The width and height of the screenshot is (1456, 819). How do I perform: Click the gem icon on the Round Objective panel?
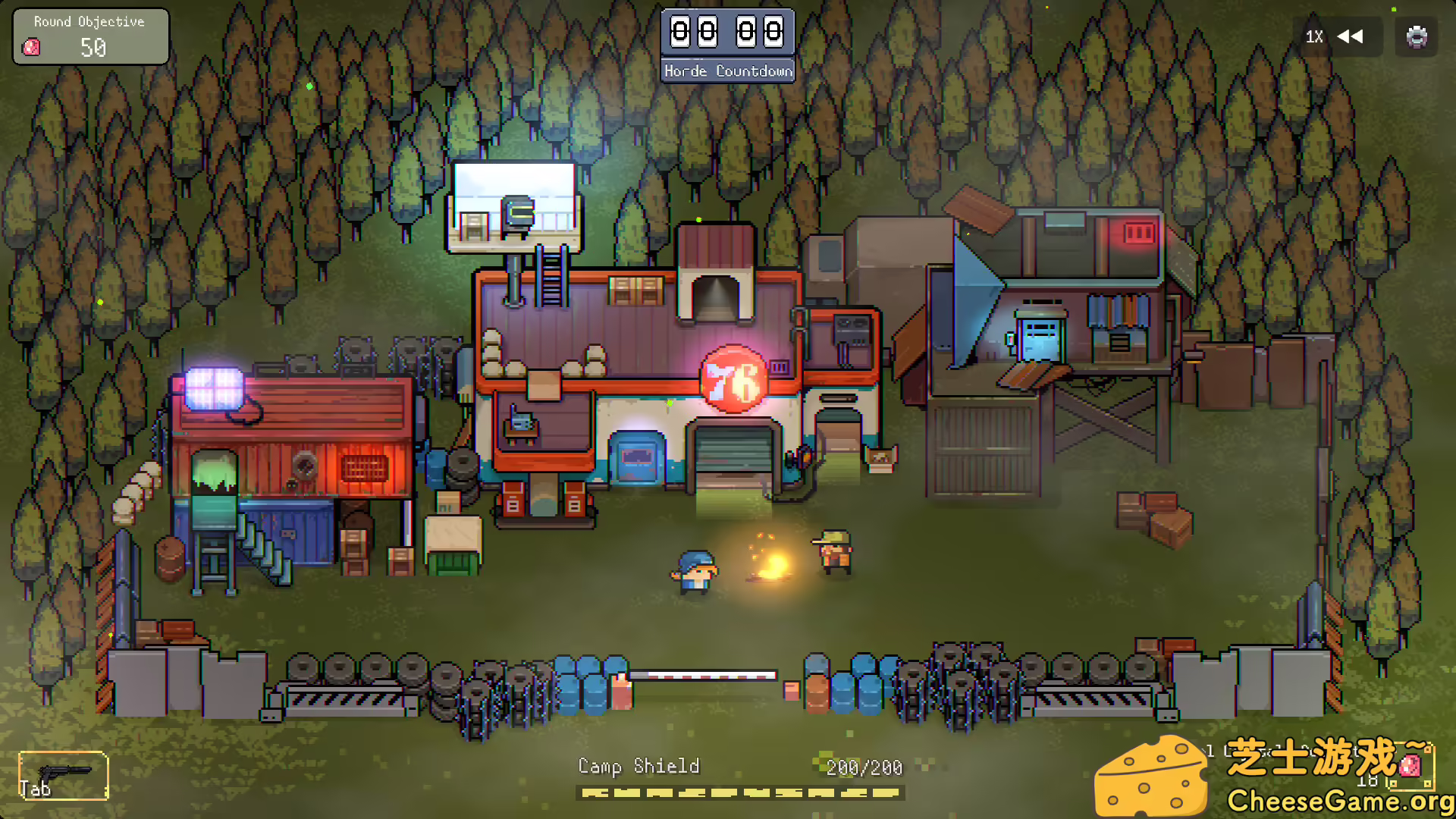[x=30, y=48]
